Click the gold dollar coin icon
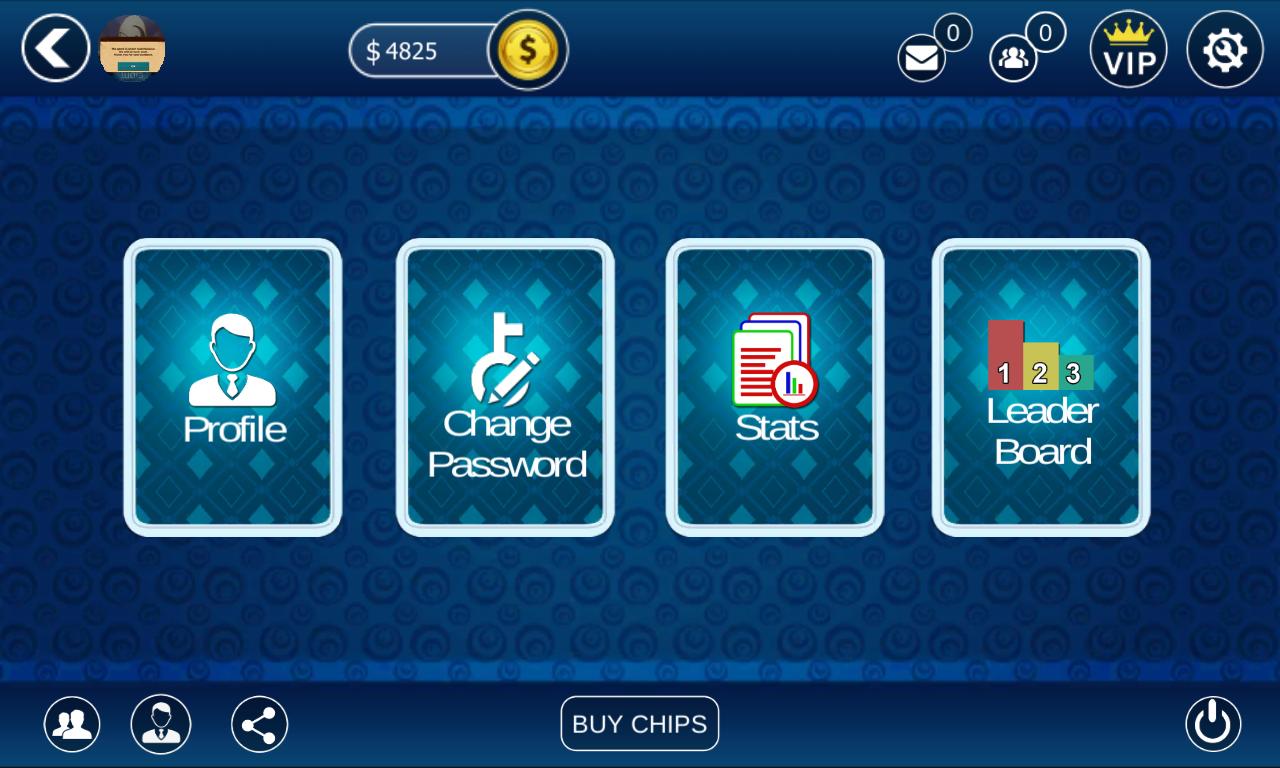This screenshot has width=1280, height=768. 529,50
